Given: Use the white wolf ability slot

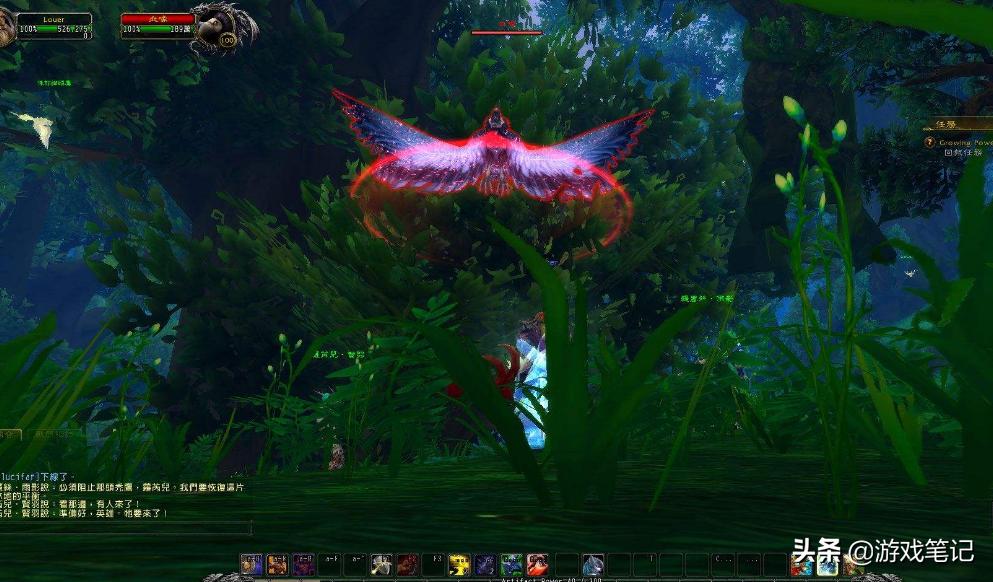Looking at the screenshot, I should coord(592,565).
